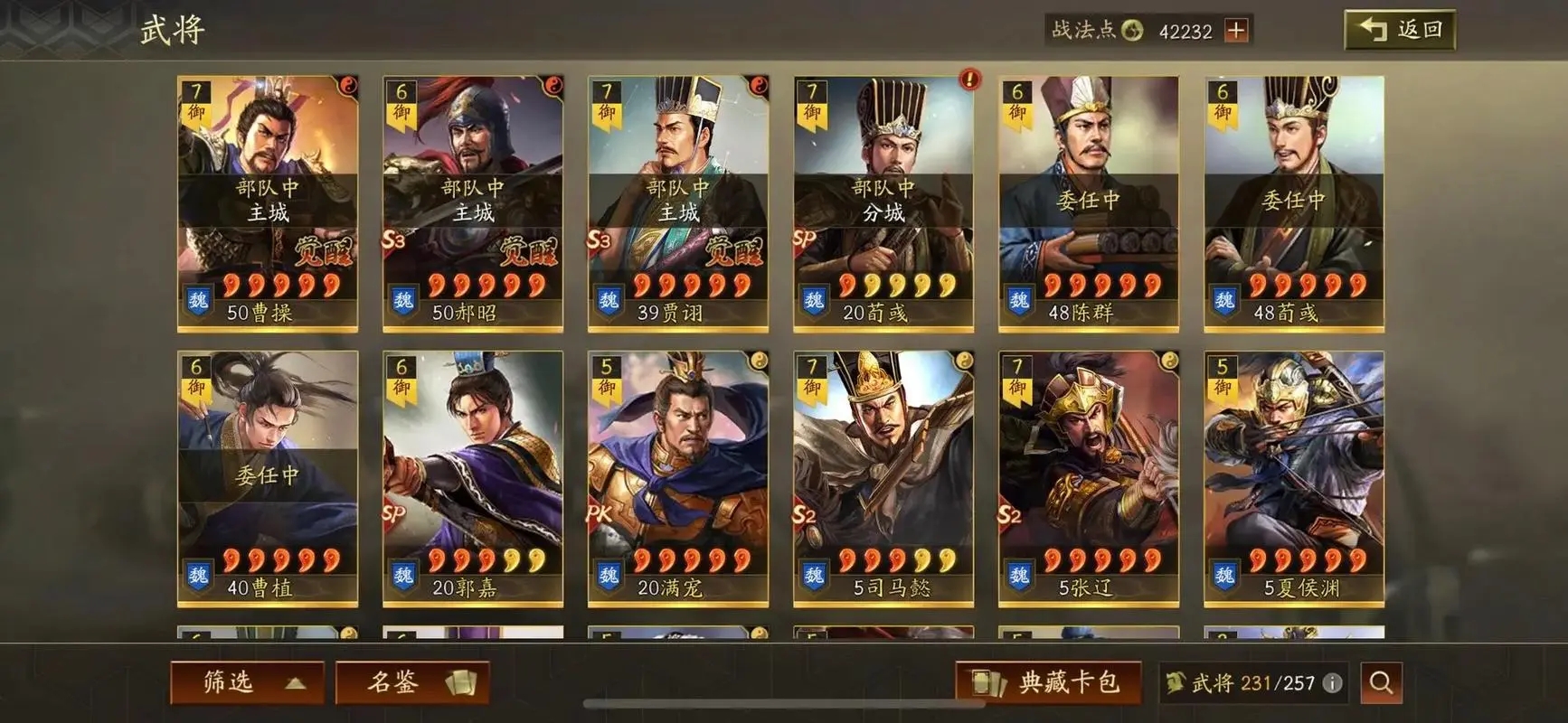This screenshot has height=723, width=1568.
Task: Tap the S3 badge on 贾诩's card
Action: pyautogui.click(x=599, y=242)
